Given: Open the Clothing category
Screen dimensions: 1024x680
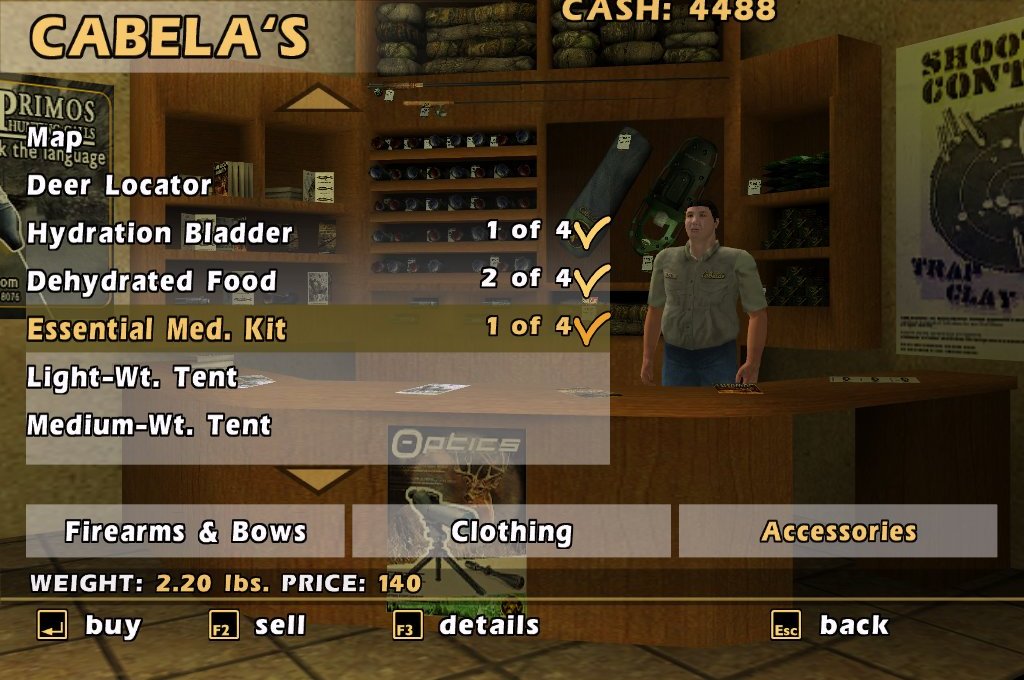Looking at the screenshot, I should click(x=511, y=531).
